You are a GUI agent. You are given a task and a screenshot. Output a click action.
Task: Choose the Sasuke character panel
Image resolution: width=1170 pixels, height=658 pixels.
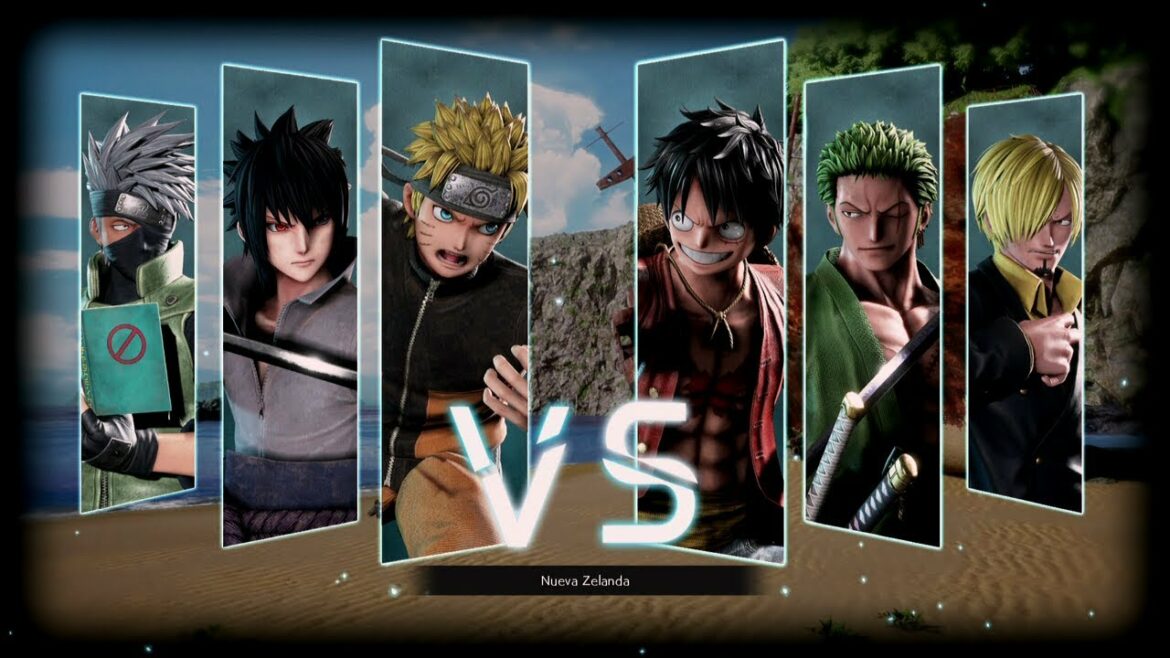point(289,305)
